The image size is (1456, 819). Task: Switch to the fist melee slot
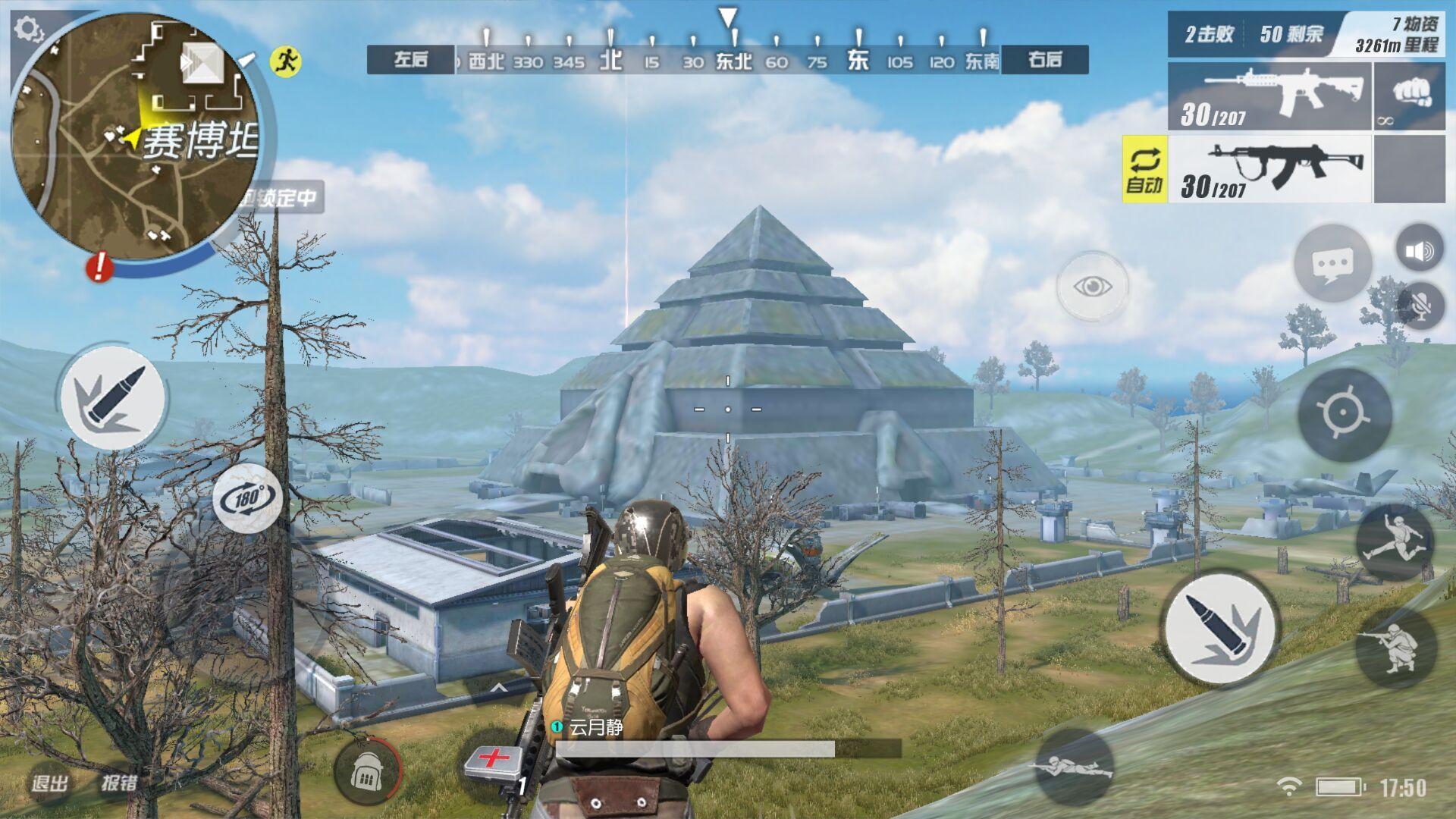[1410, 96]
